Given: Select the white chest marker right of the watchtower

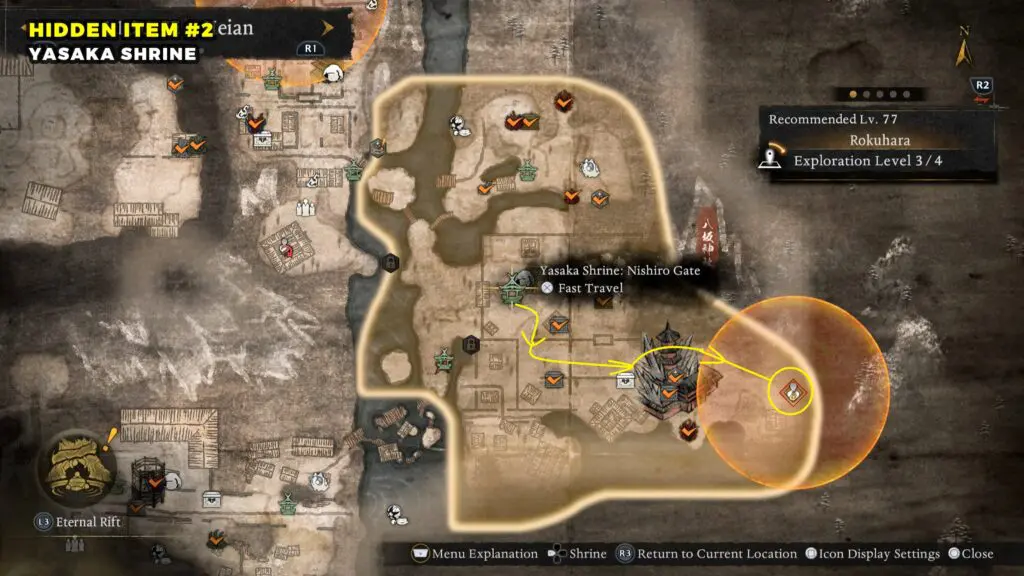Looking at the screenshot, I should pos(213,497).
